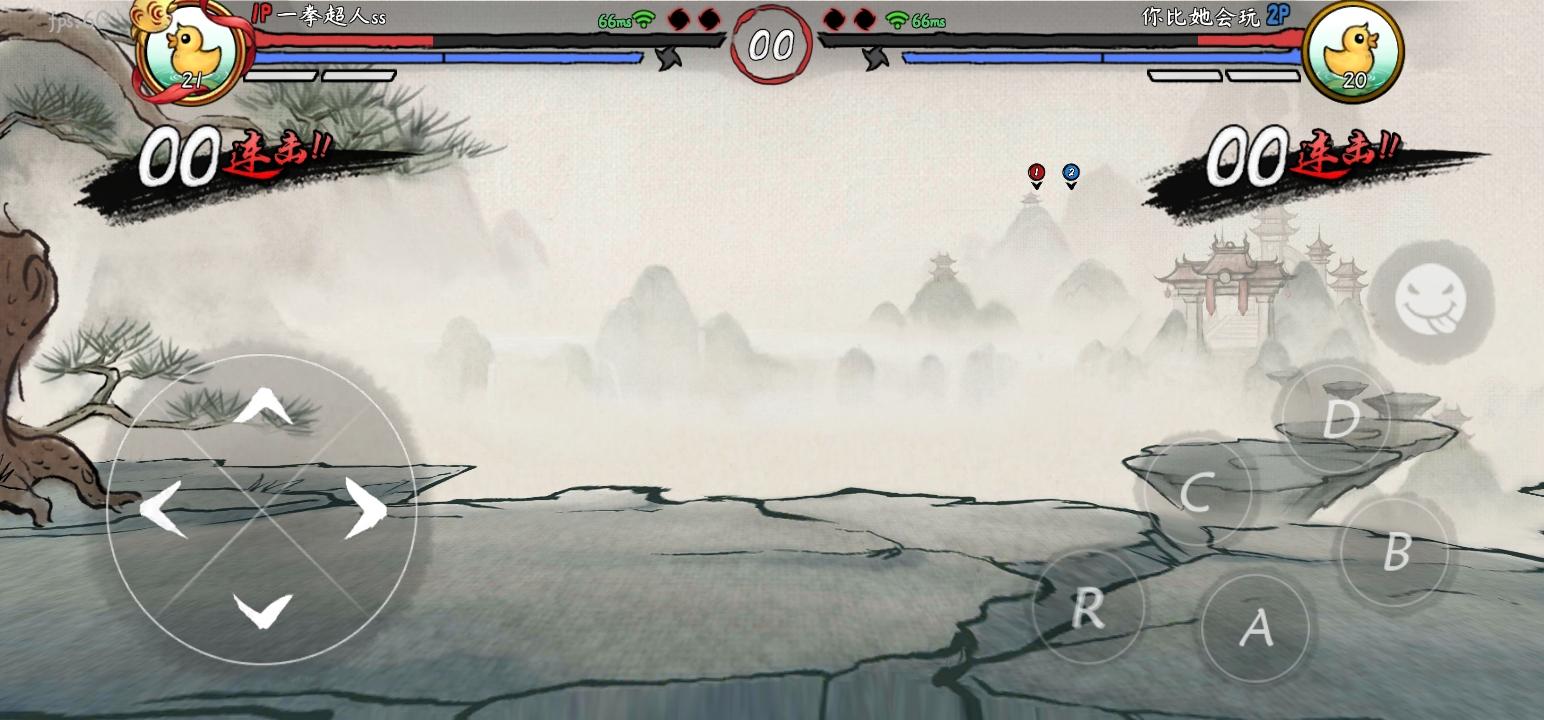Image resolution: width=1544 pixels, height=720 pixels.
Task: Tap the red player 1 position marker
Action: [1037, 172]
